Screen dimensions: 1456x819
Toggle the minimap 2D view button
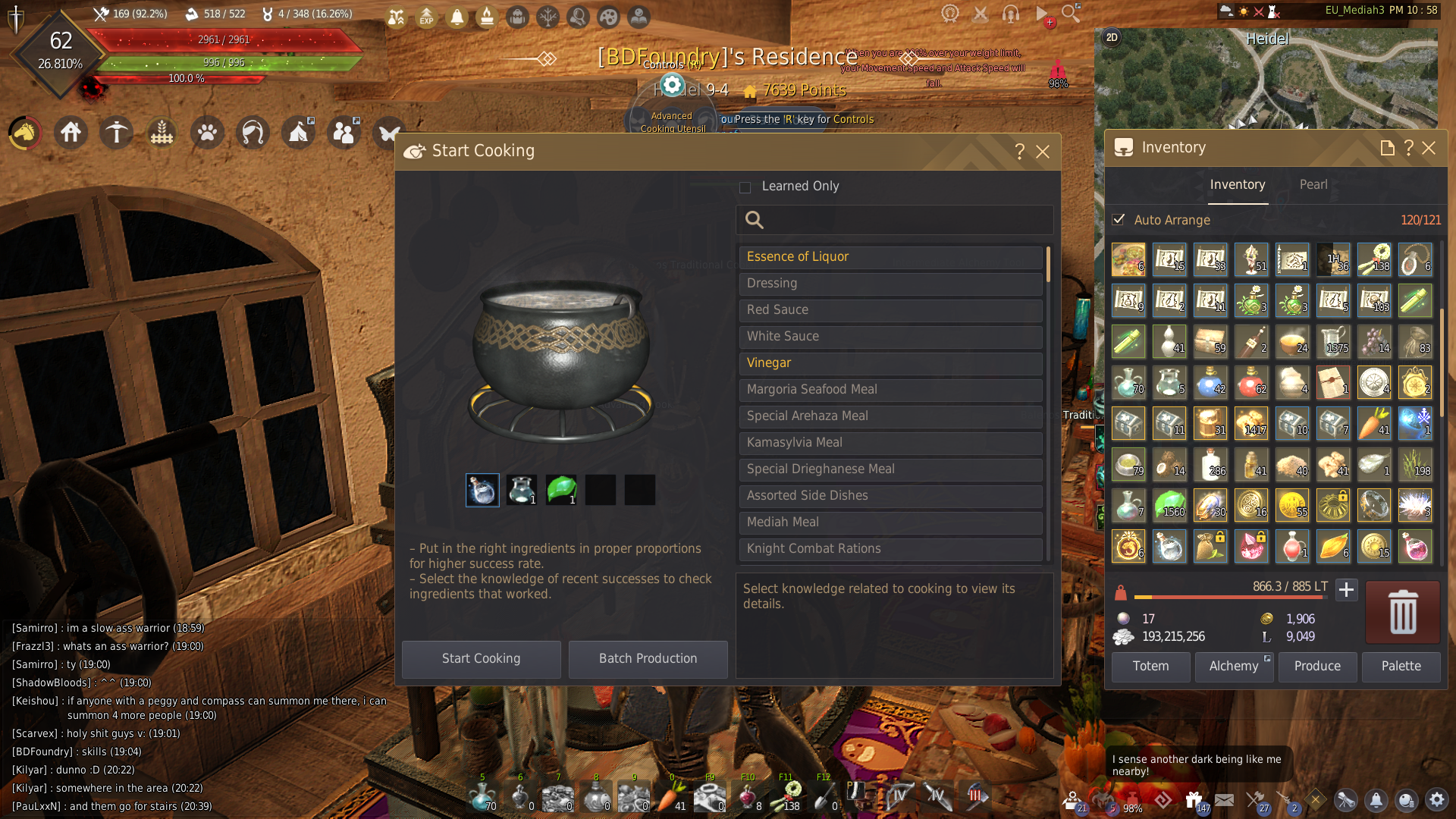coord(1112,37)
